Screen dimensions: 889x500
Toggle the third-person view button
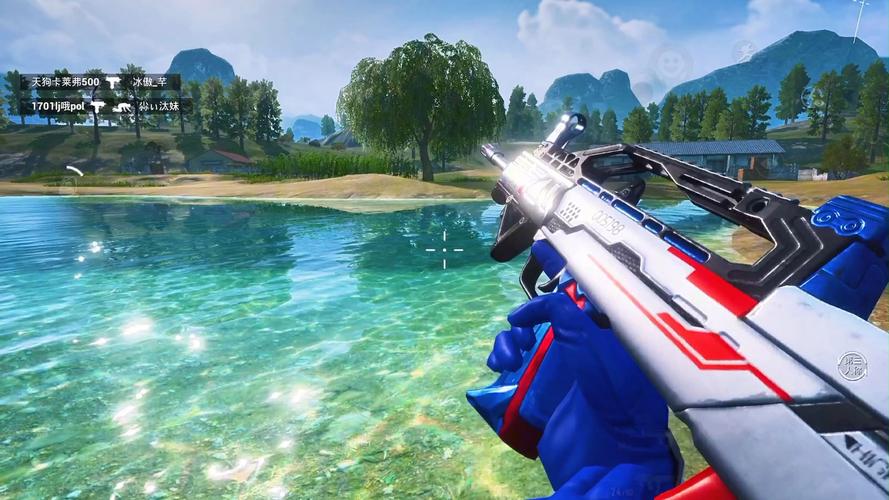click(x=852, y=364)
